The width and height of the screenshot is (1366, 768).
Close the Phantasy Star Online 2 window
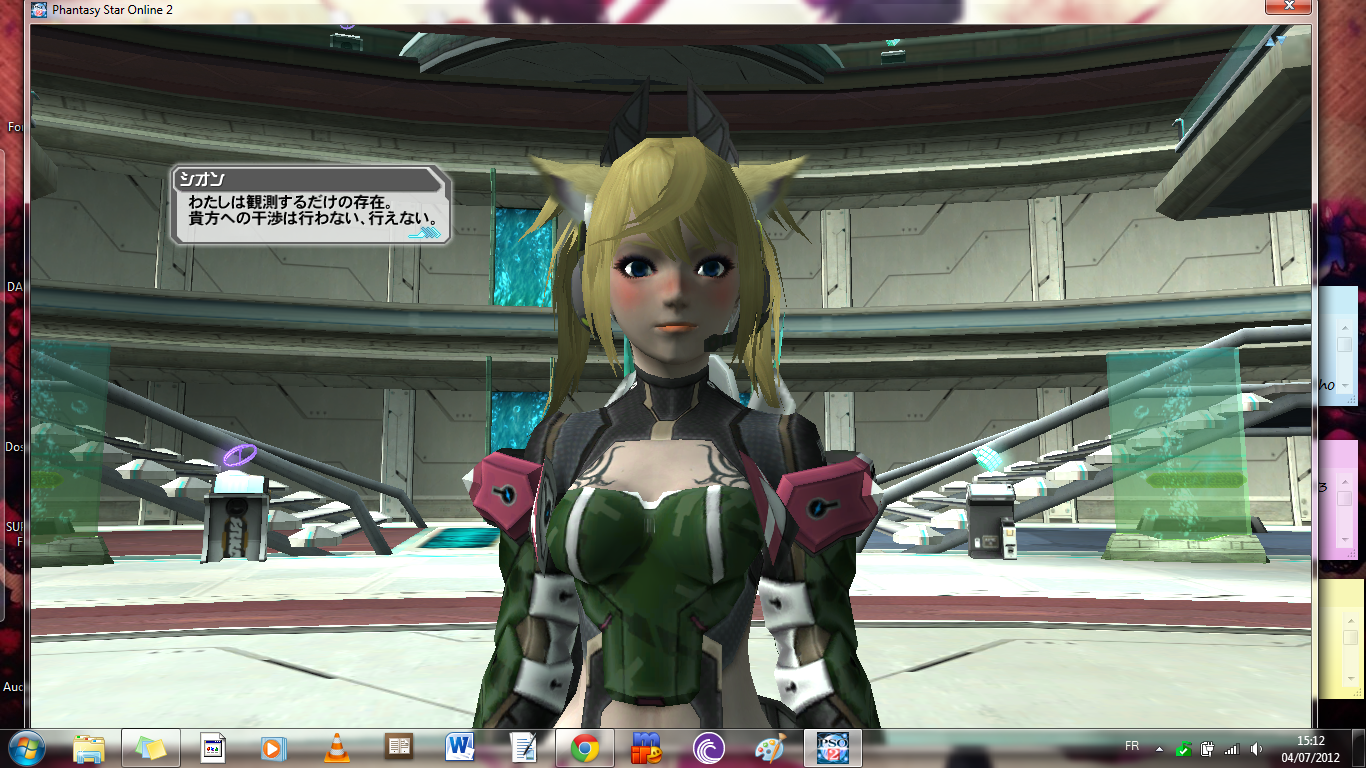1289,7
